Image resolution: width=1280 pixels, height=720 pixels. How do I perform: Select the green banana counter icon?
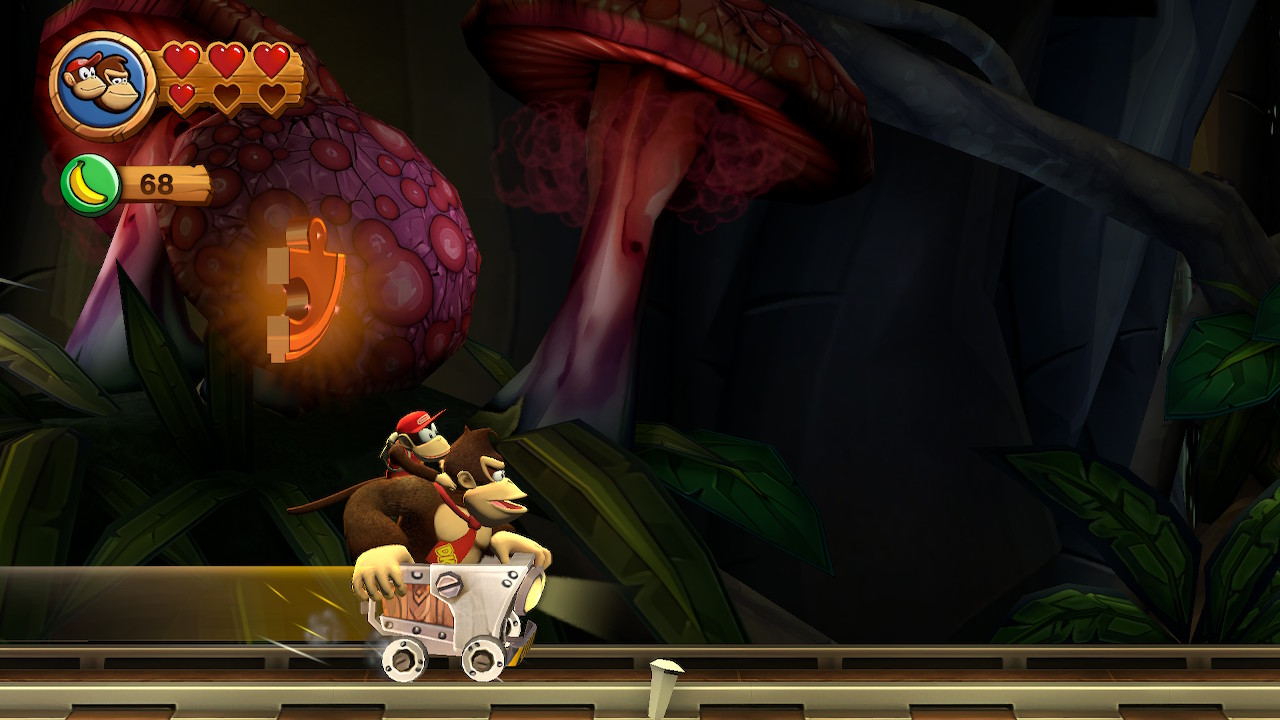coord(90,185)
